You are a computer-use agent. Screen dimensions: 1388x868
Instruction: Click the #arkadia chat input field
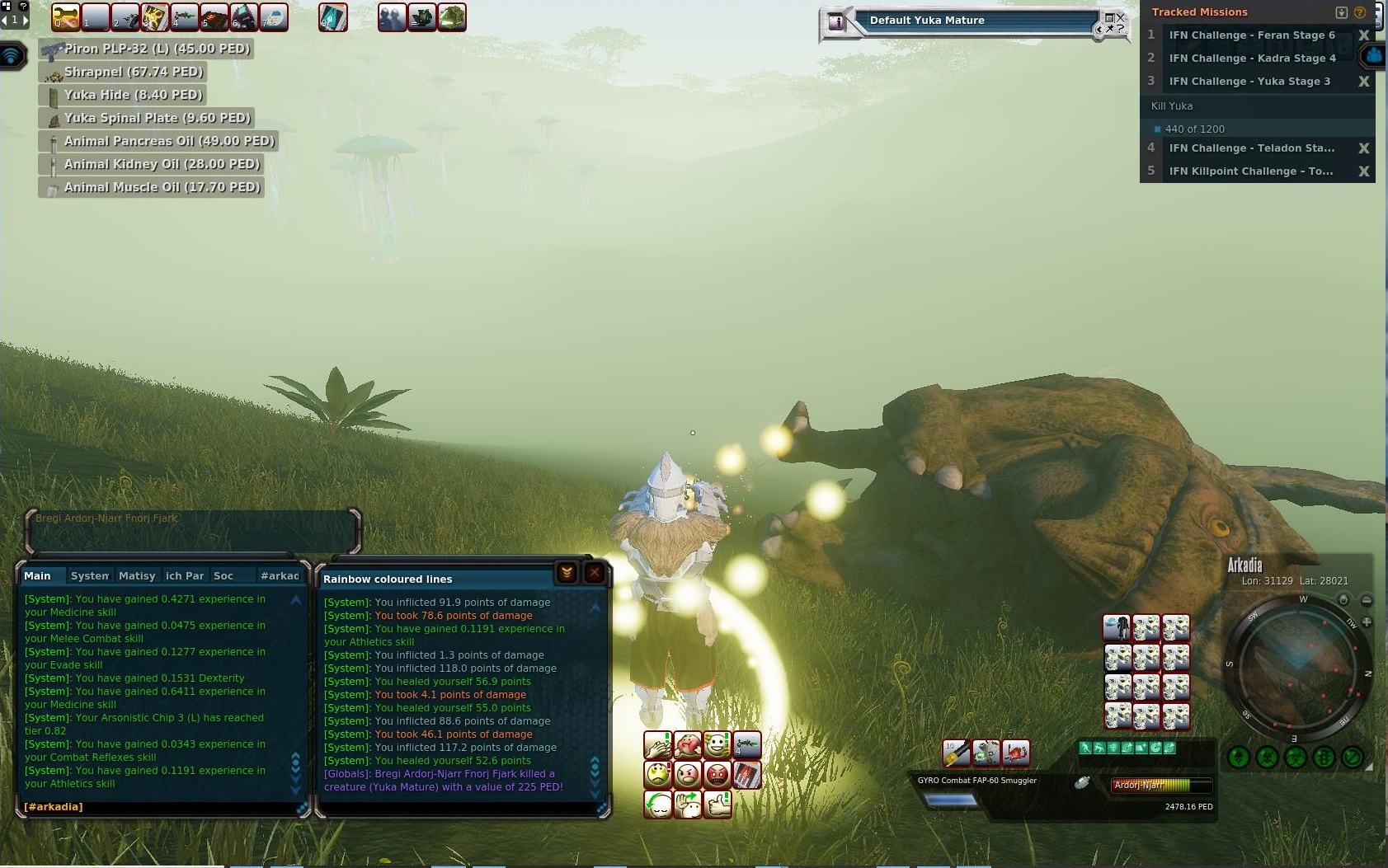click(161, 806)
